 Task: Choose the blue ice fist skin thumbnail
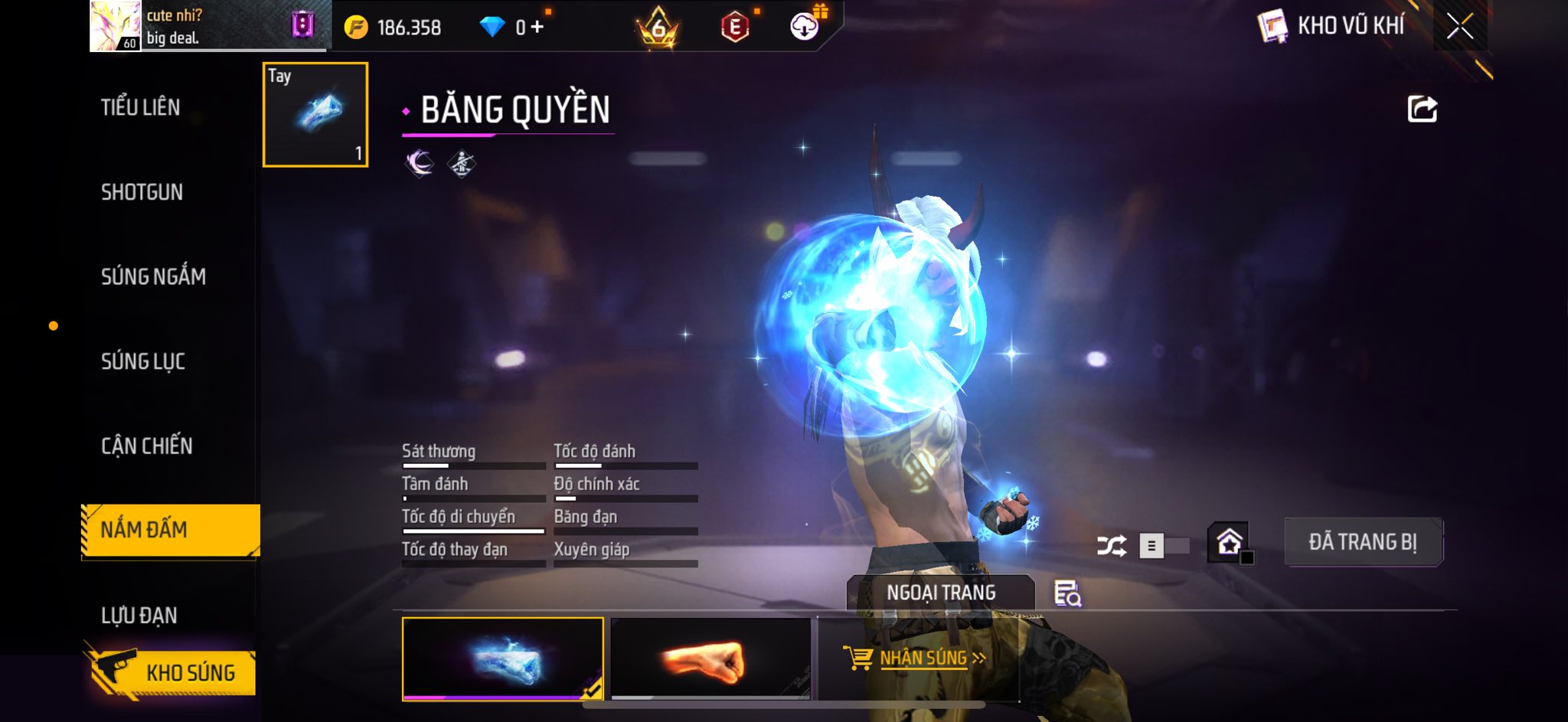pyautogui.click(x=503, y=658)
